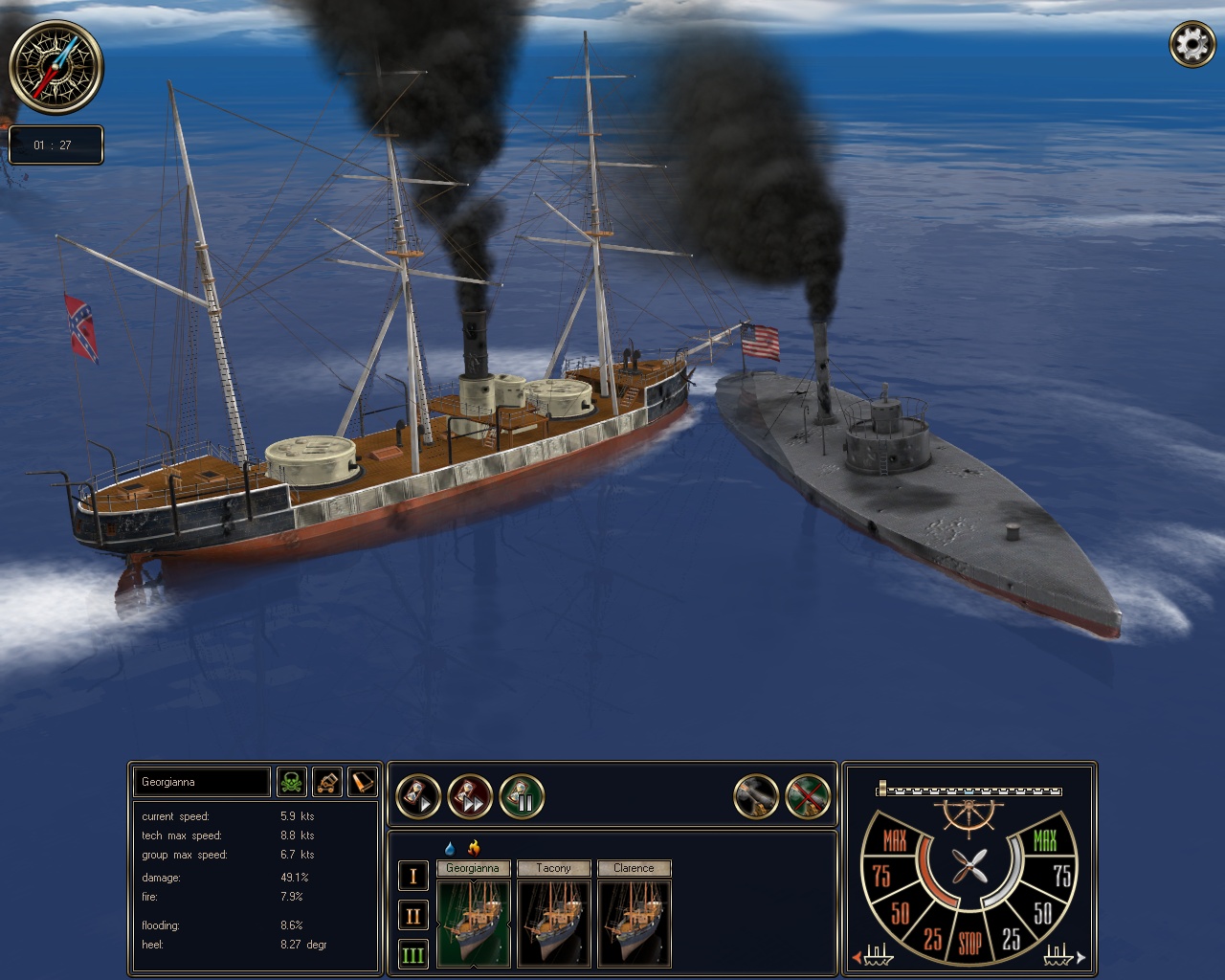This screenshot has width=1225, height=980.
Task: Click the flame fire icon above the ship list
Action: pos(474,846)
